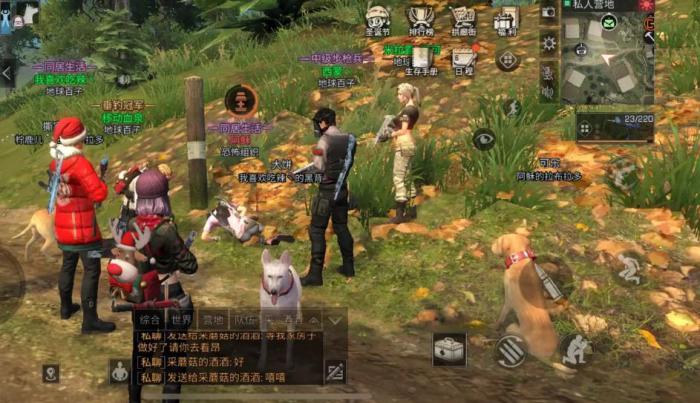Open the 生存手册 survival handbook
Screen dimensions: 700x403
tap(422, 58)
